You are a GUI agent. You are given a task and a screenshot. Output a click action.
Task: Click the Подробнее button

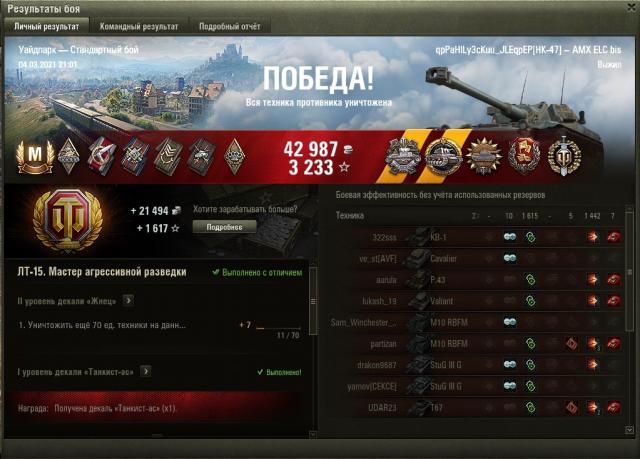pyautogui.click(x=223, y=226)
